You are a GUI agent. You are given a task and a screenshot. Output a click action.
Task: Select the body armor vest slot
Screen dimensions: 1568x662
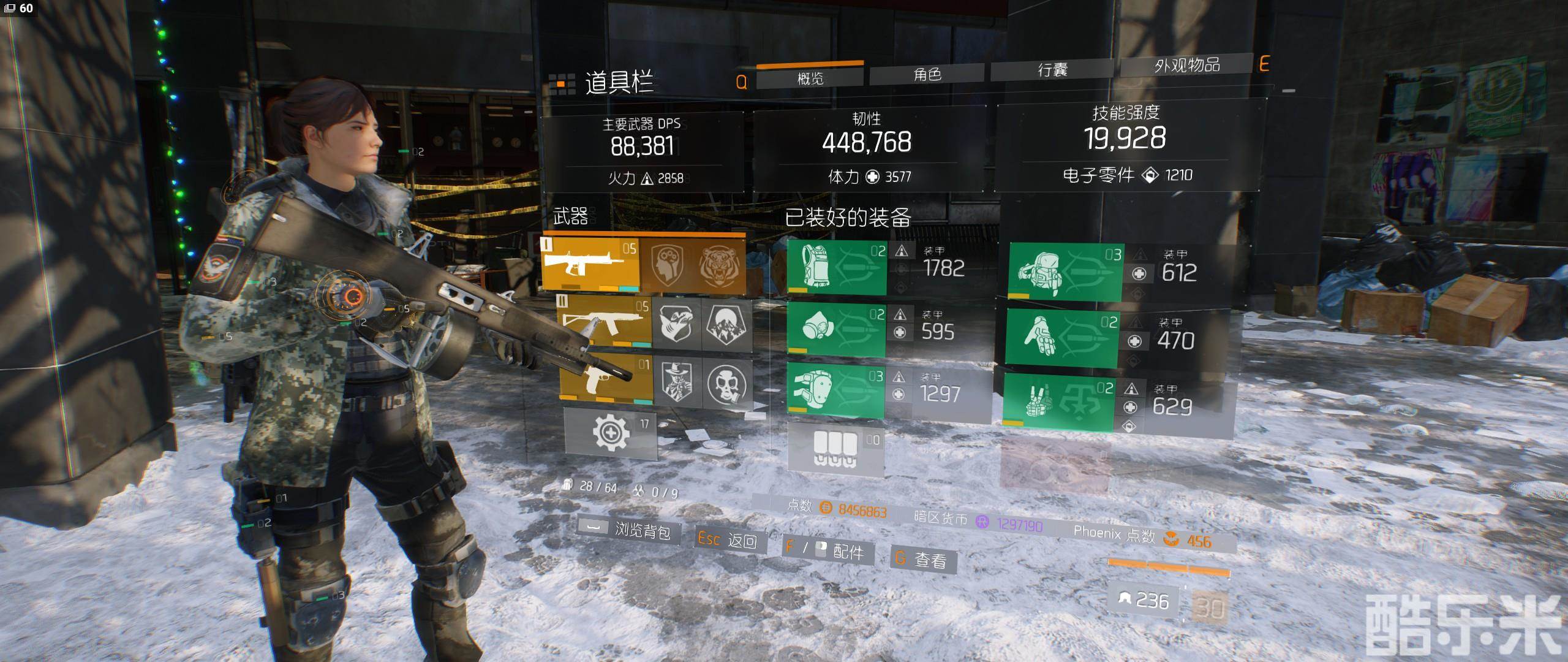point(835,267)
